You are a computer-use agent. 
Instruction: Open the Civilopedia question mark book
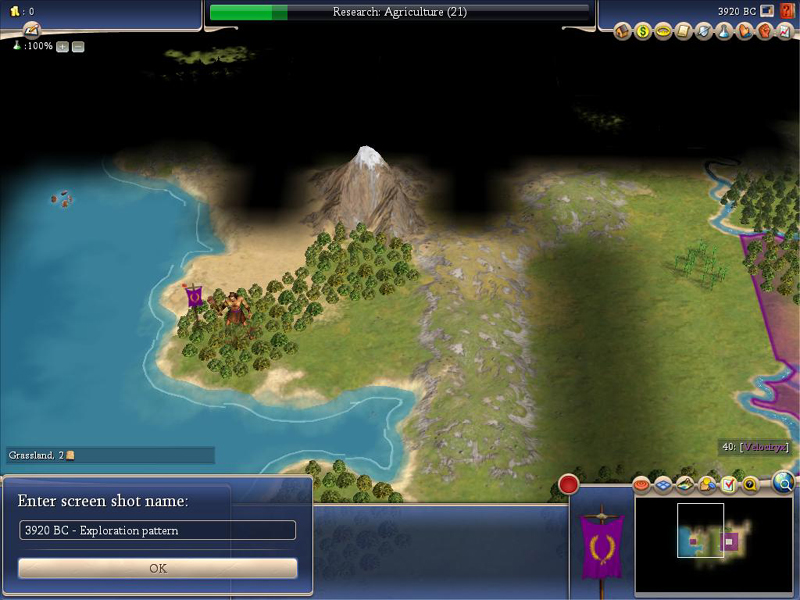click(787, 12)
